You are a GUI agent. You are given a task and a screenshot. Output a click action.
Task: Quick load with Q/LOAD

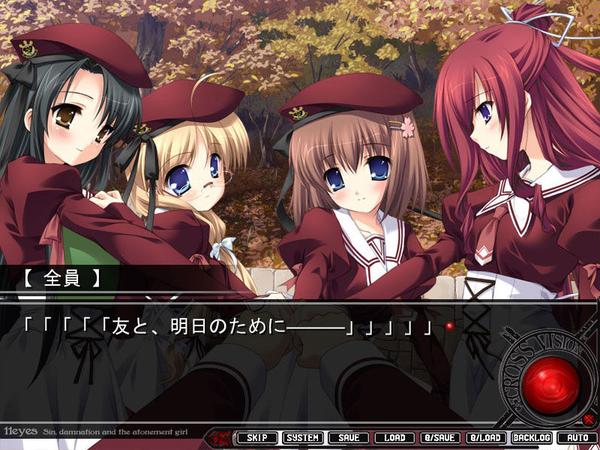click(485, 438)
